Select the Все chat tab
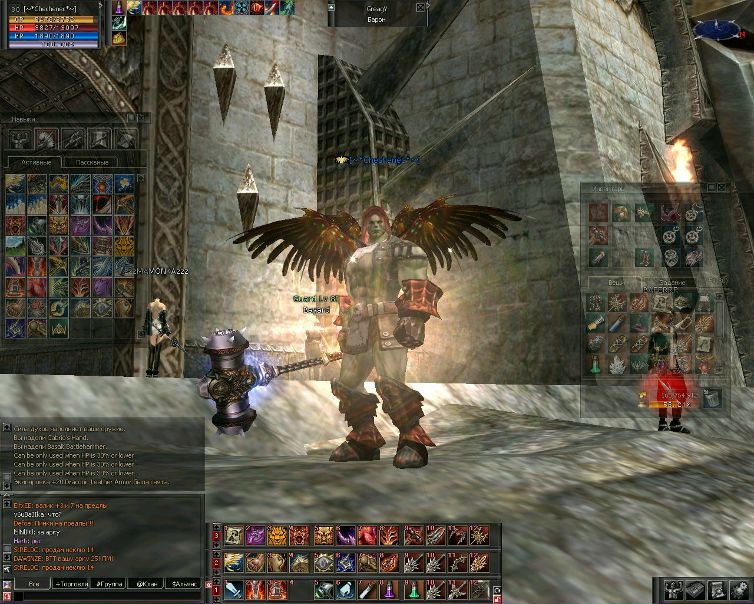Screen dimensions: 754x604 click(33, 583)
